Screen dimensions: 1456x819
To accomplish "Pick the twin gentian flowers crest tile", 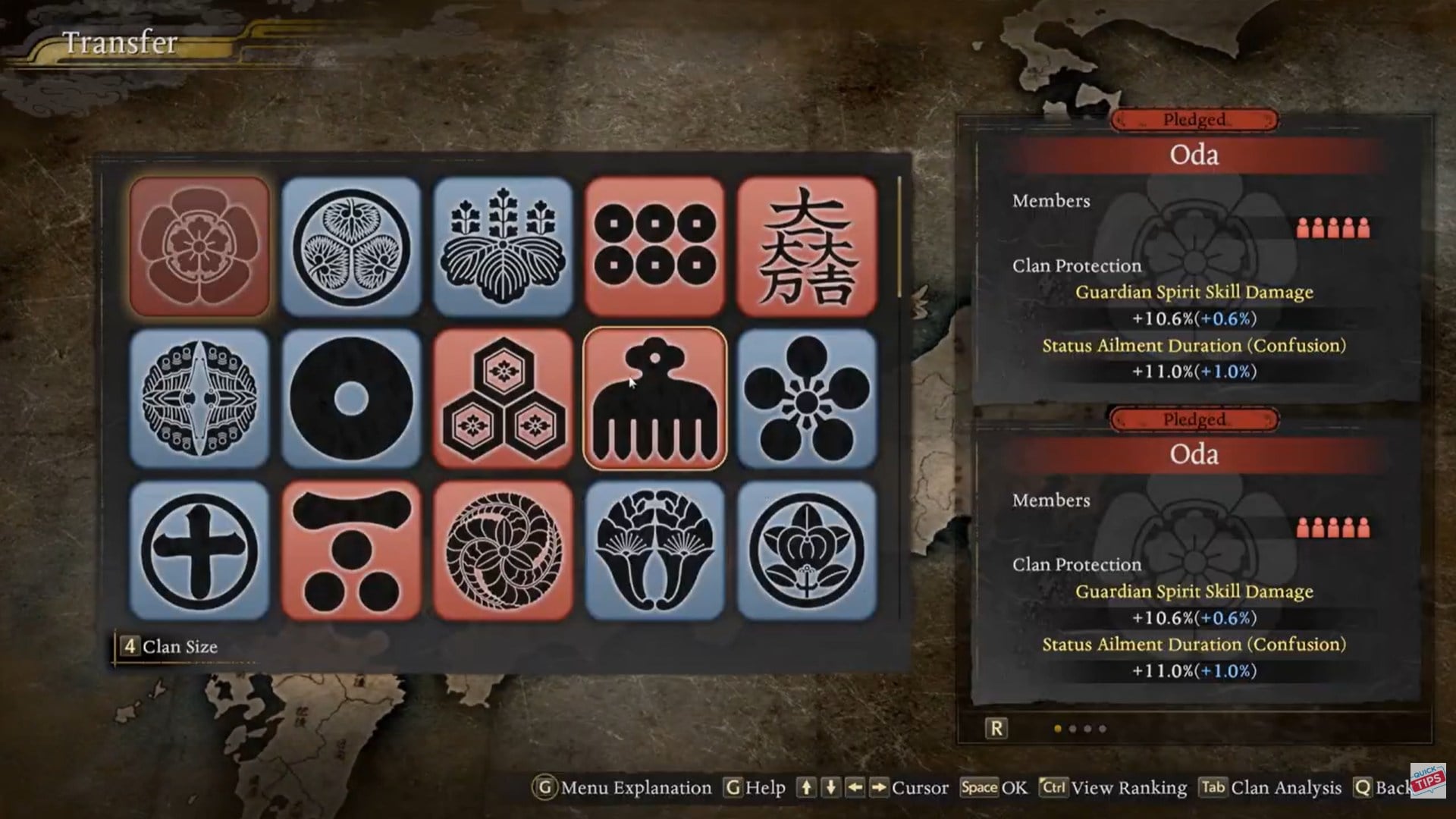I will [x=654, y=550].
